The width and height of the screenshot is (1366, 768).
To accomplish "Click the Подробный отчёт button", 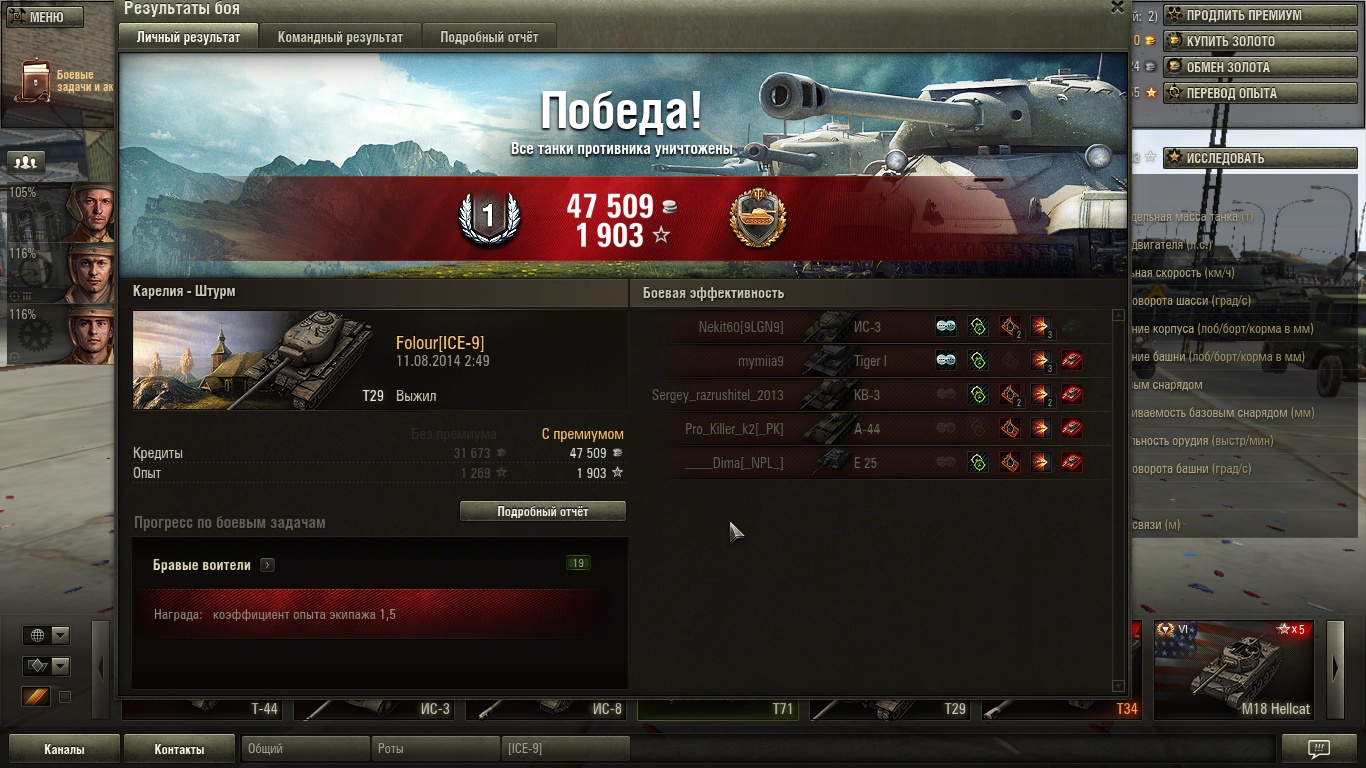I will click(x=543, y=511).
